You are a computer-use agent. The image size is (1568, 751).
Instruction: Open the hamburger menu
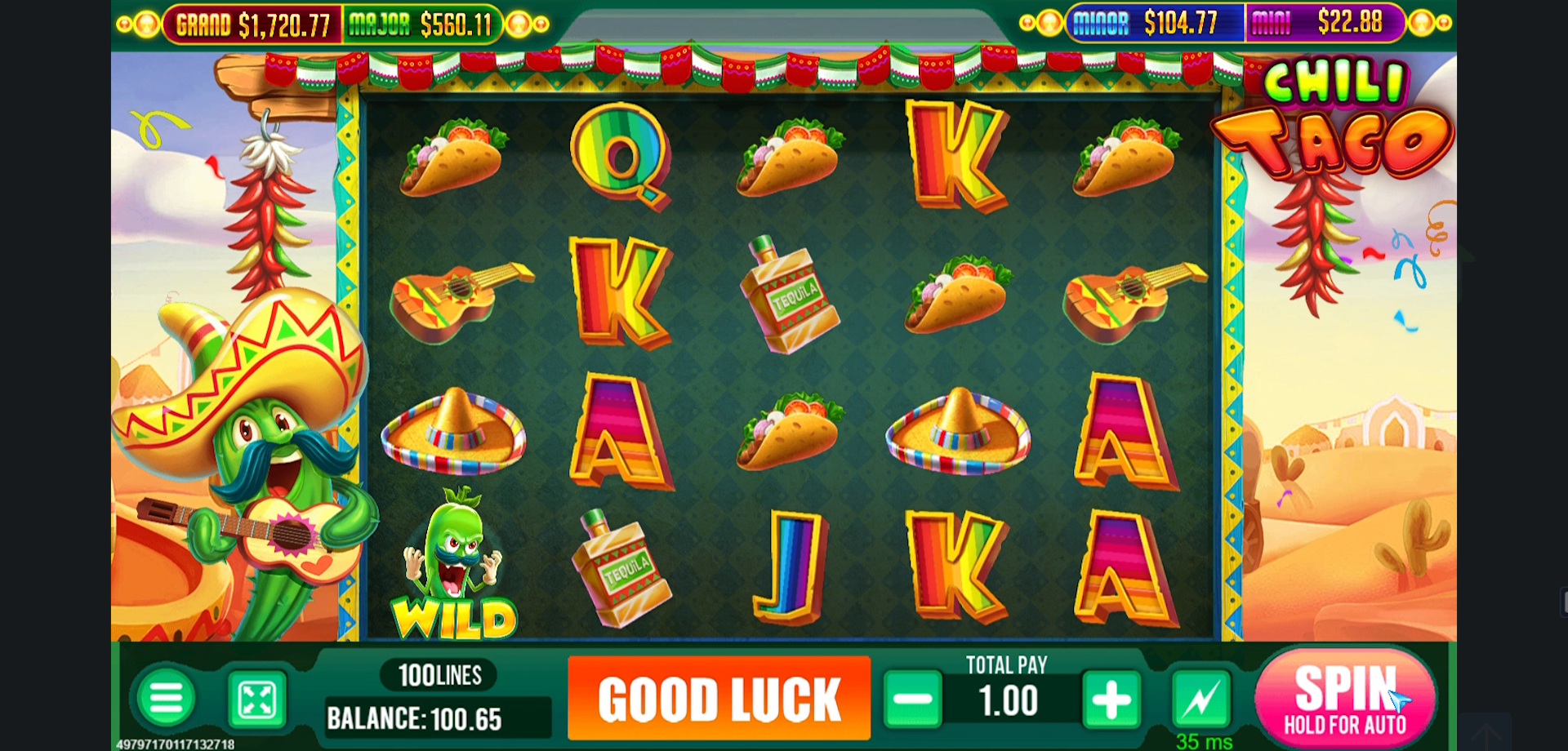pos(167,700)
